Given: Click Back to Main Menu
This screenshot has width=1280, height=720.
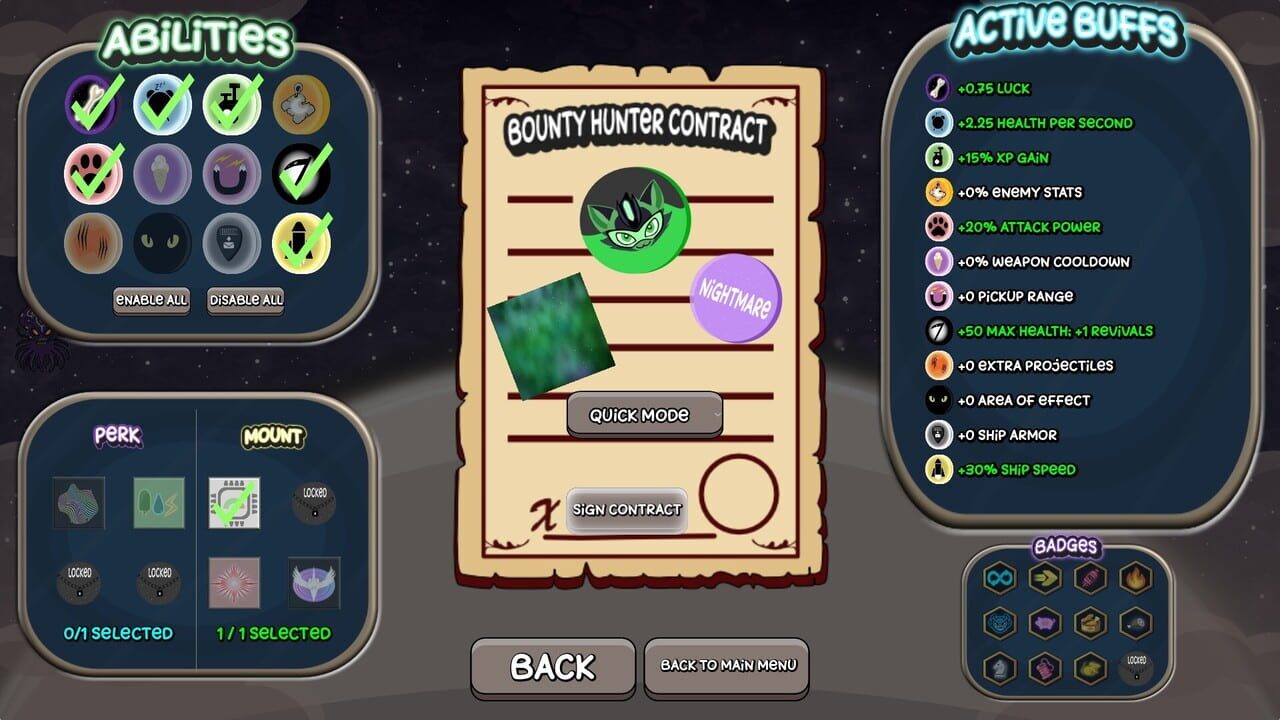Looking at the screenshot, I should click(726, 667).
